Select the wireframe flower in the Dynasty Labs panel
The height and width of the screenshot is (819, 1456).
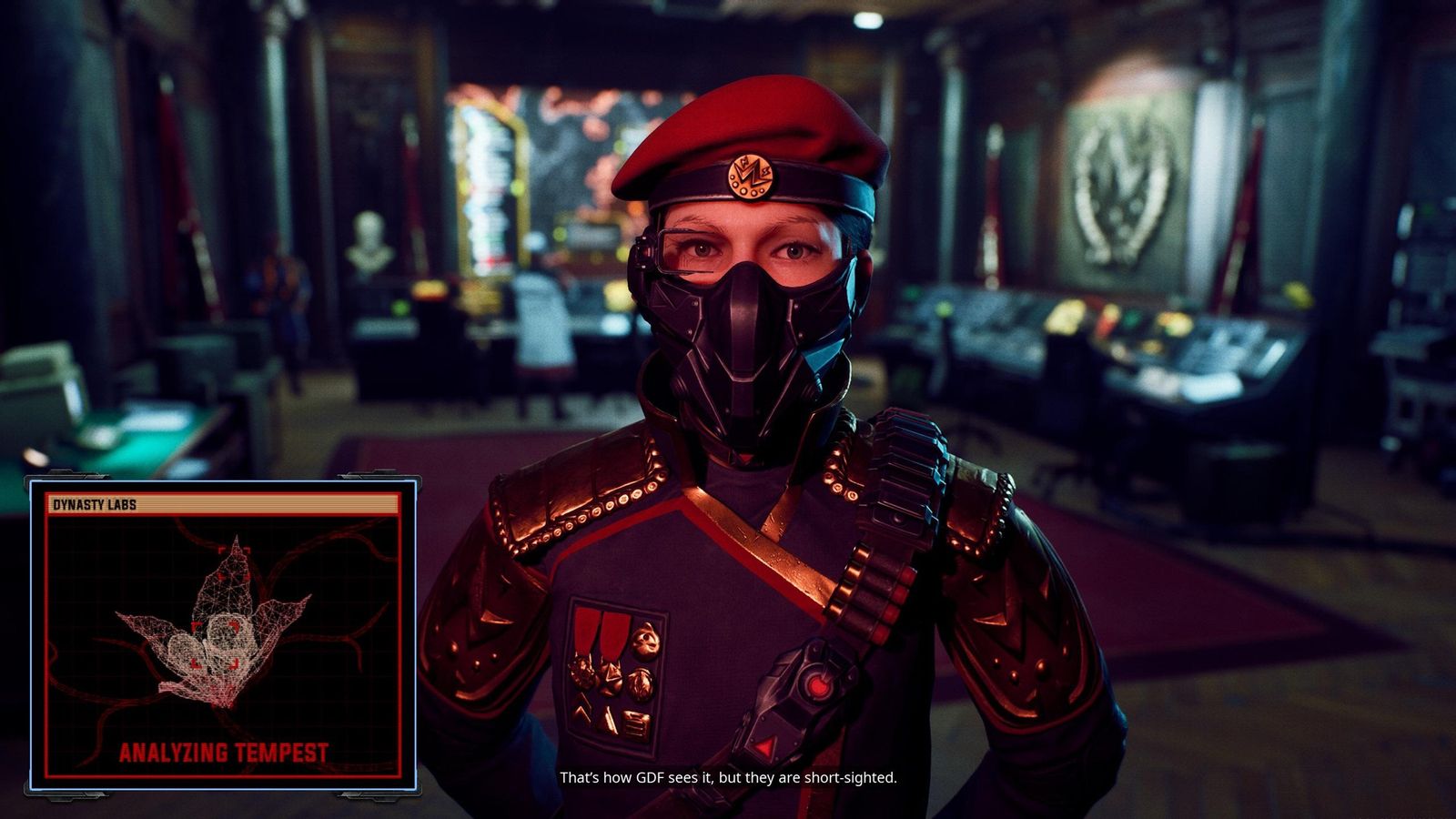pos(218,628)
